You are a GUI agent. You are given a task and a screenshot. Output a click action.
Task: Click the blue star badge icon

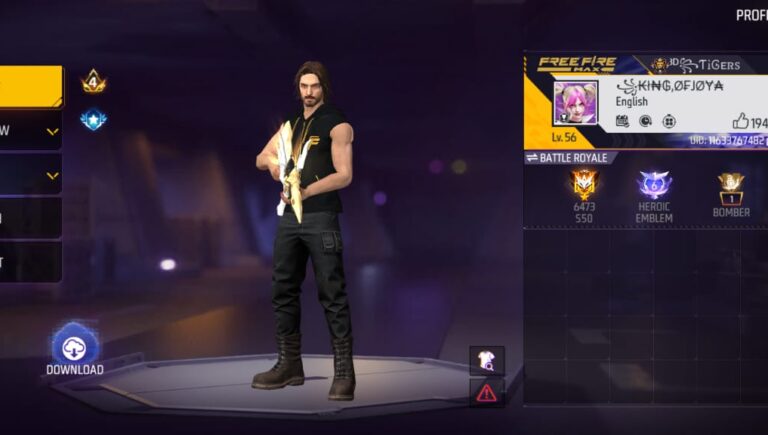tap(94, 120)
